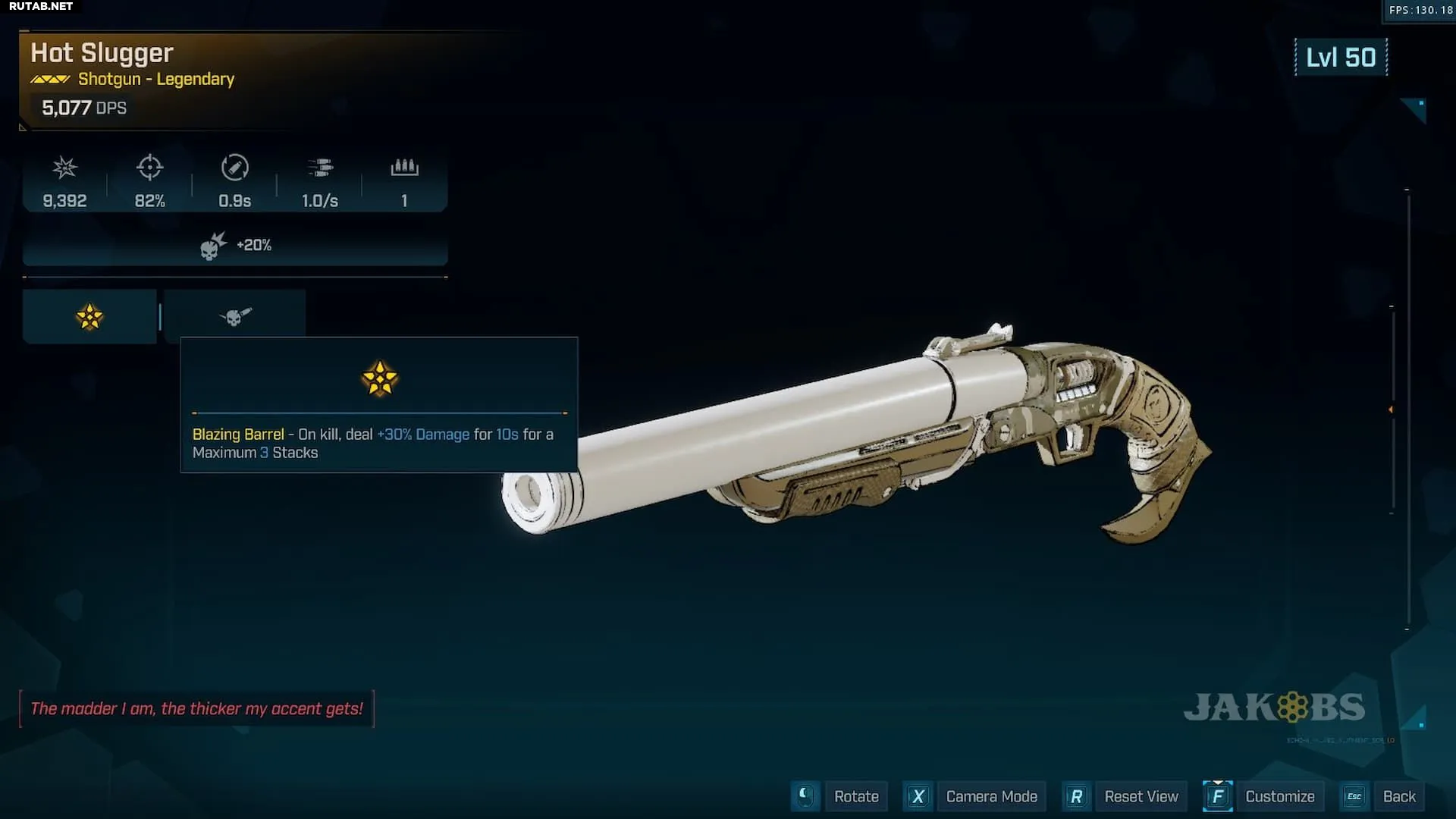Choose Reset View
This screenshot has width=1456, height=819.
1141,796
